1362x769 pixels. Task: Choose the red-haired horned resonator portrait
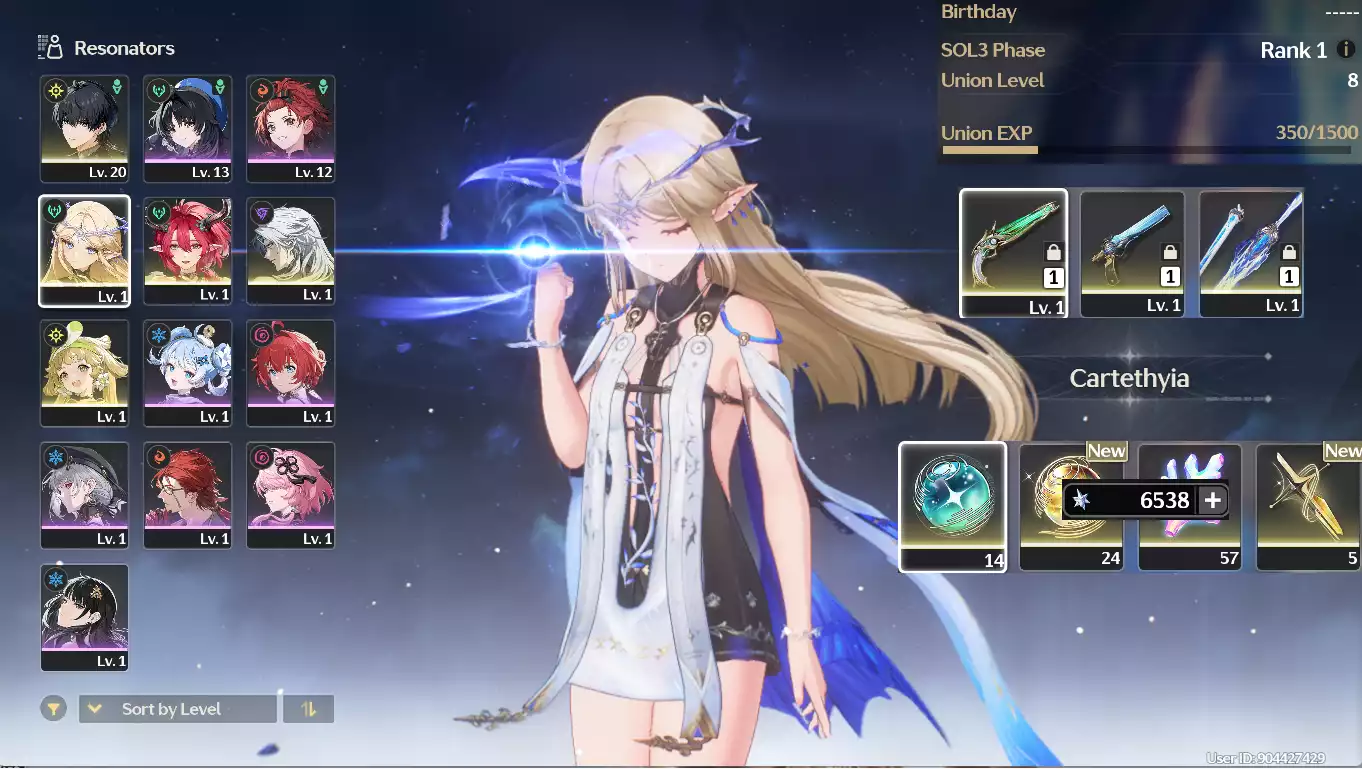pyautogui.click(x=187, y=250)
